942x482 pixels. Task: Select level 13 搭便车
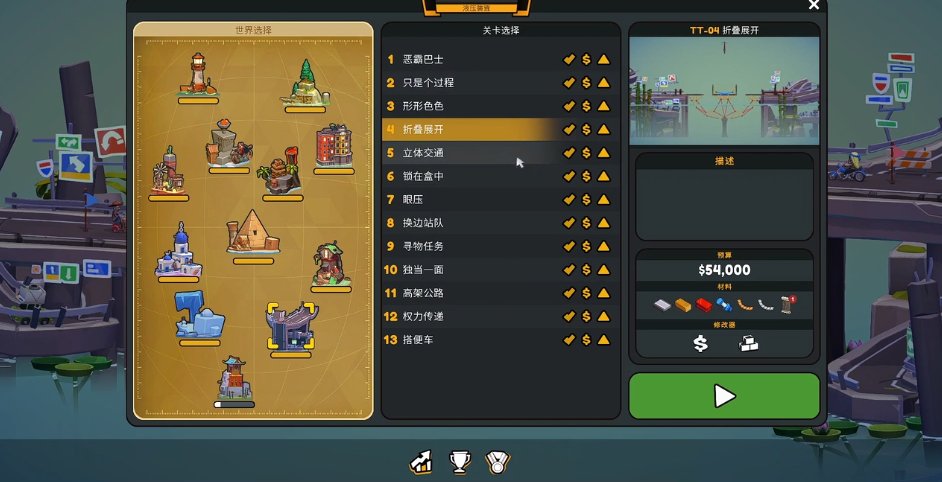(x=470, y=340)
